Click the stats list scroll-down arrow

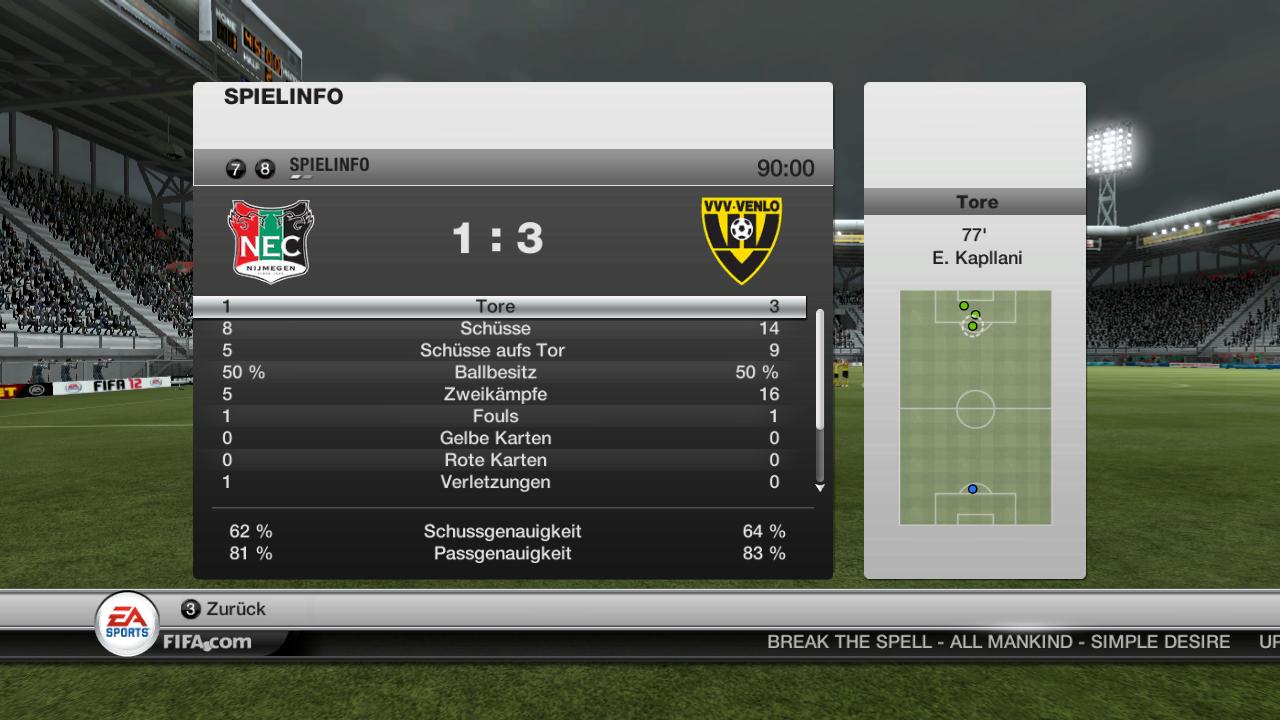820,488
